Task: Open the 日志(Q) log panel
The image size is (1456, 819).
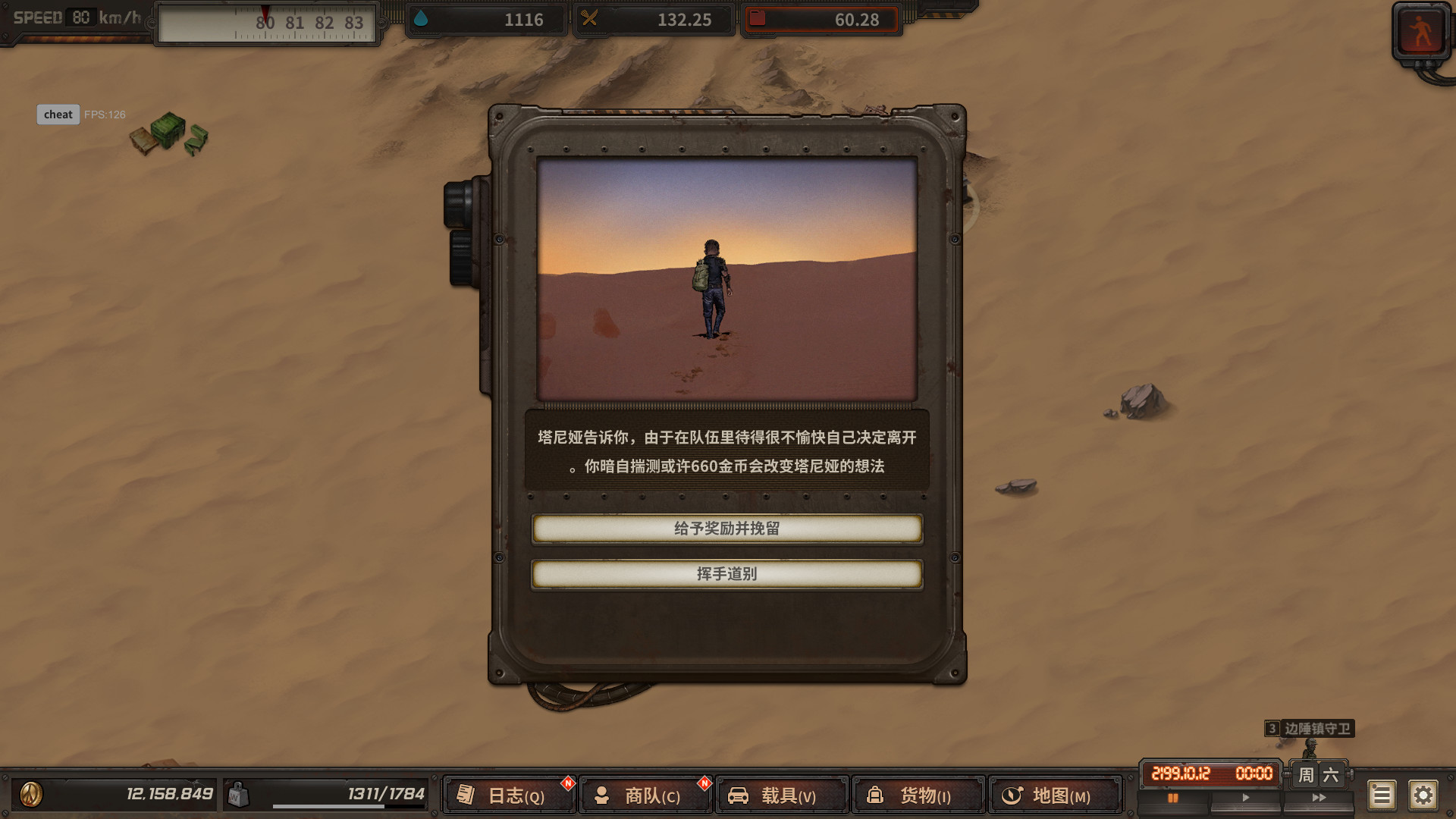Action: pos(508,796)
